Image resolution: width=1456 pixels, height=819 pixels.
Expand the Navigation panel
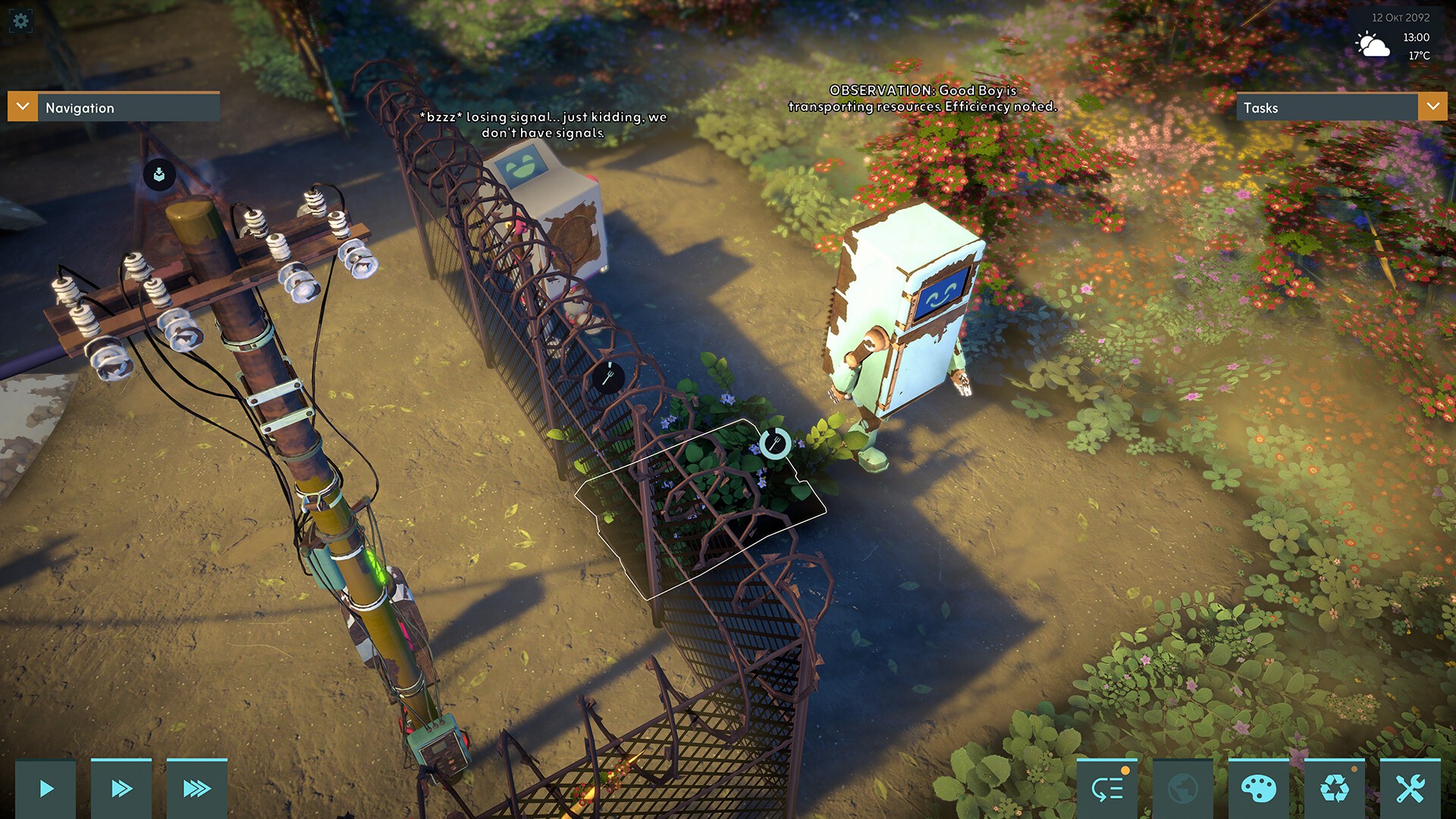click(23, 107)
